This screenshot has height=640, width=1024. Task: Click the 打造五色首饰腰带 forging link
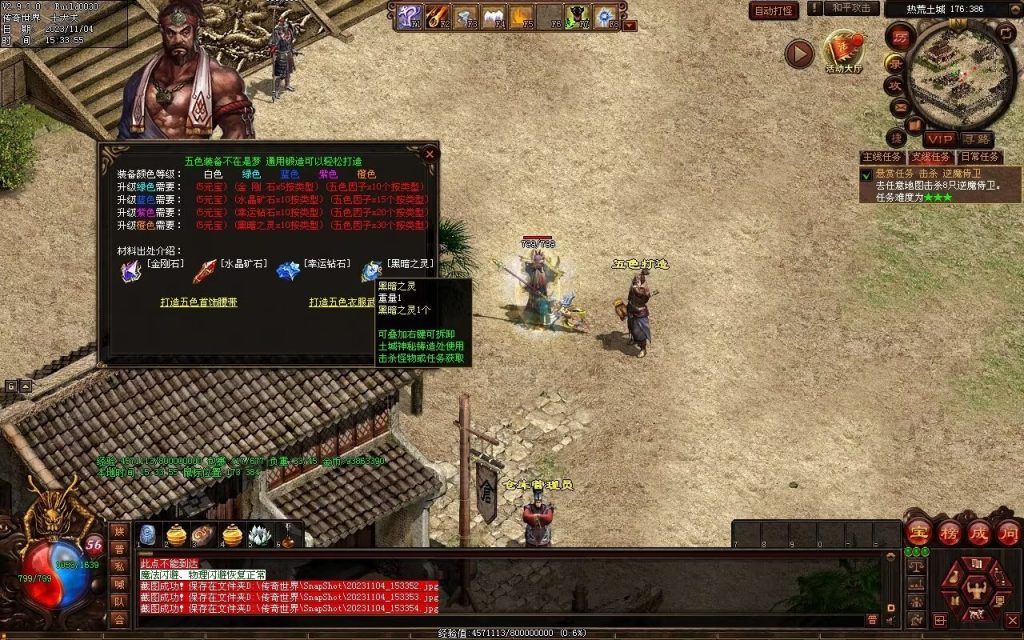[x=199, y=301]
